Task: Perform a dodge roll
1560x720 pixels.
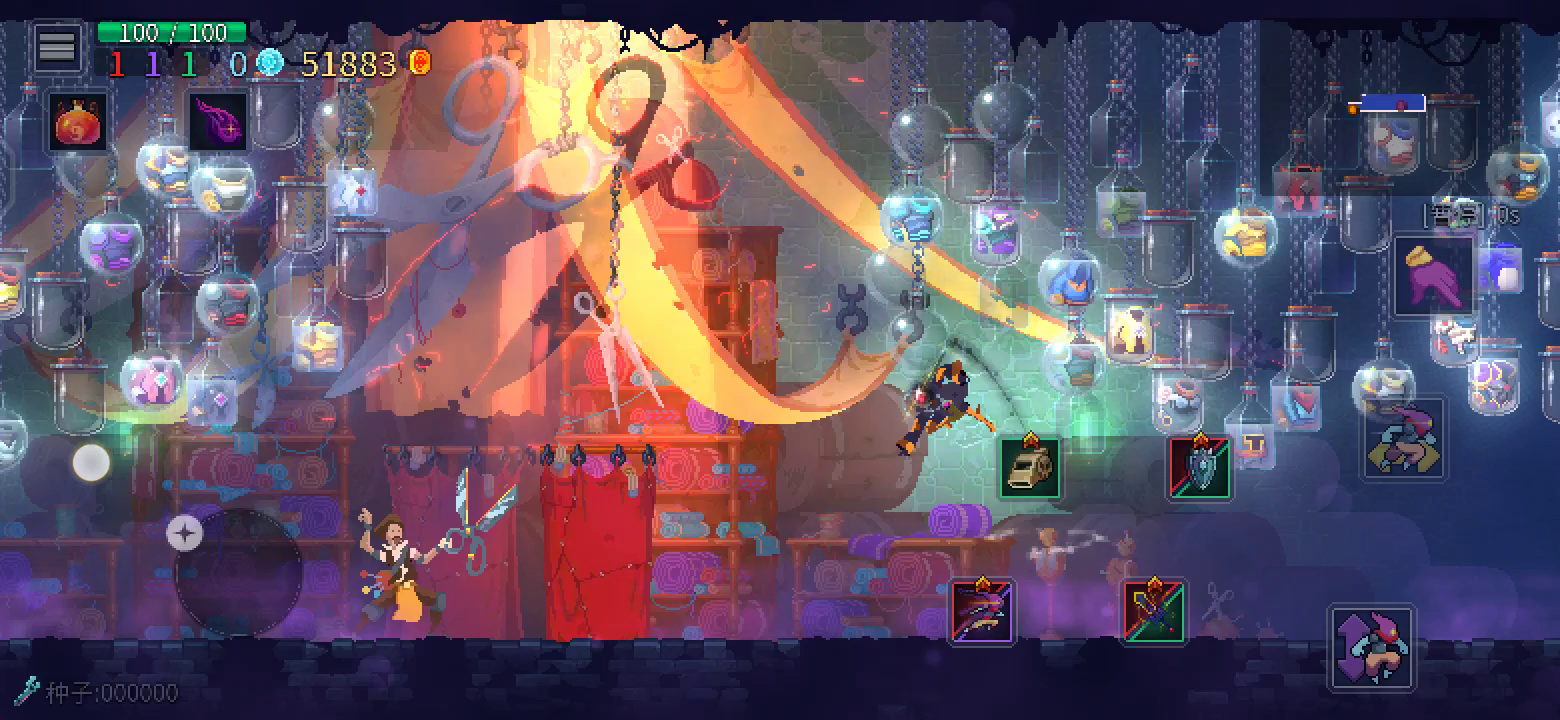Action: click(1404, 438)
